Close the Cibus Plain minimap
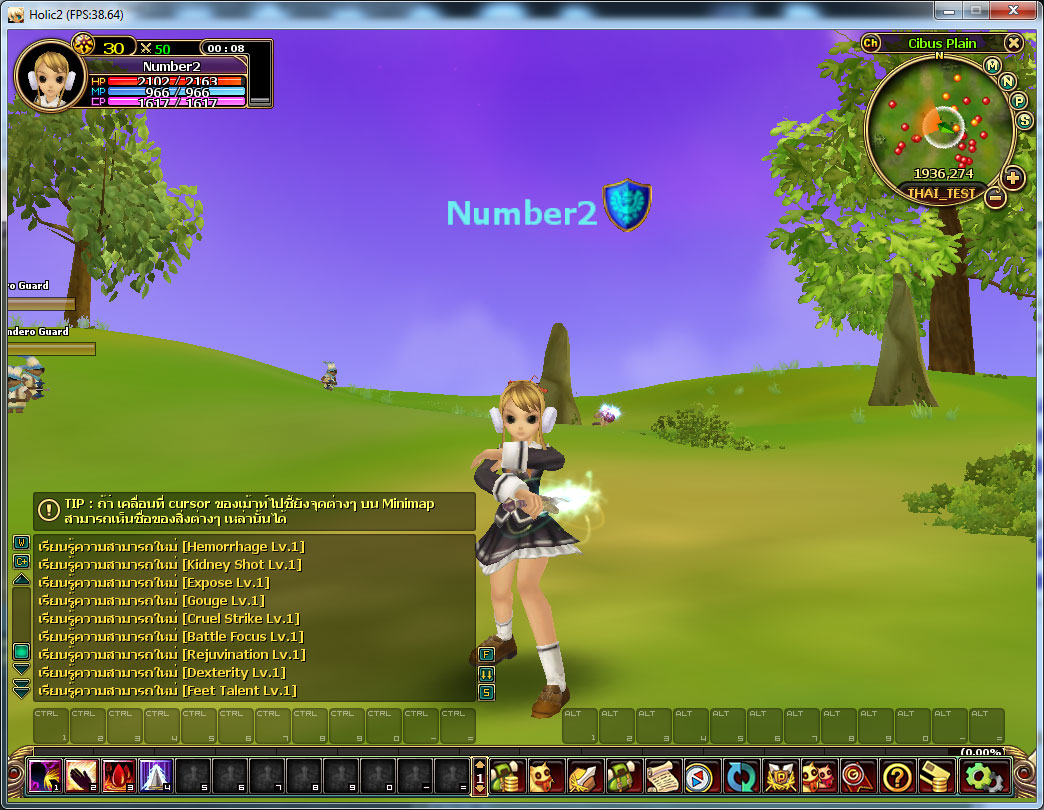Image resolution: width=1044 pixels, height=810 pixels. click(x=1014, y=43)
